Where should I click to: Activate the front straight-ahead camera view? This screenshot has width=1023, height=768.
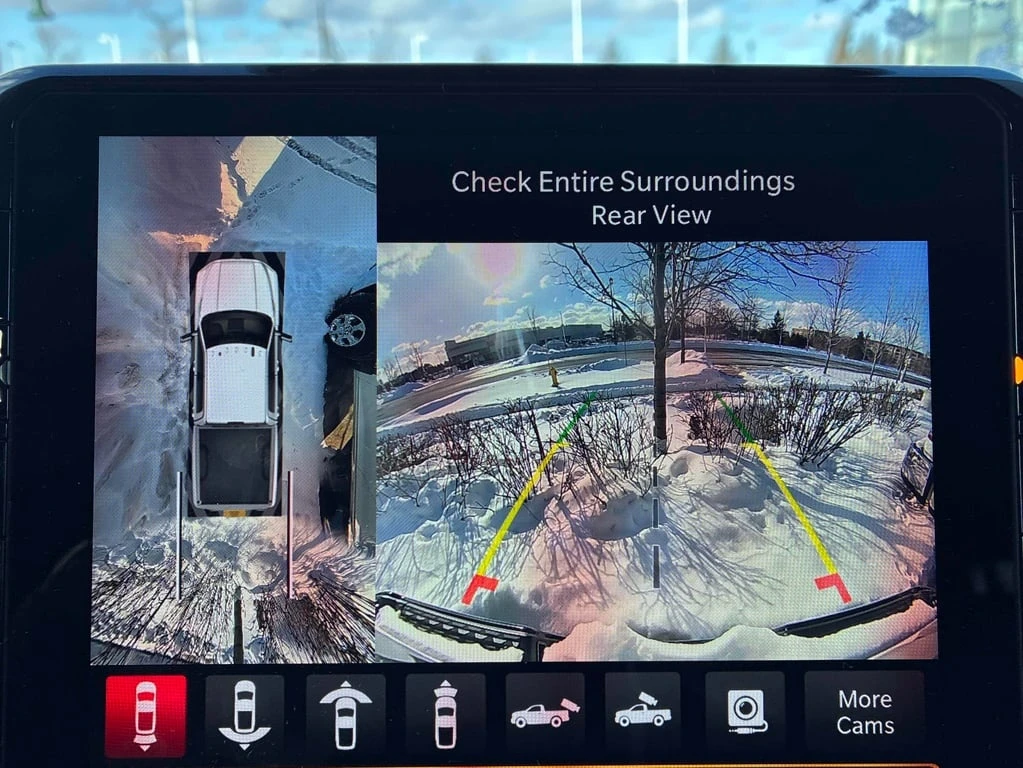click(445, 715)
